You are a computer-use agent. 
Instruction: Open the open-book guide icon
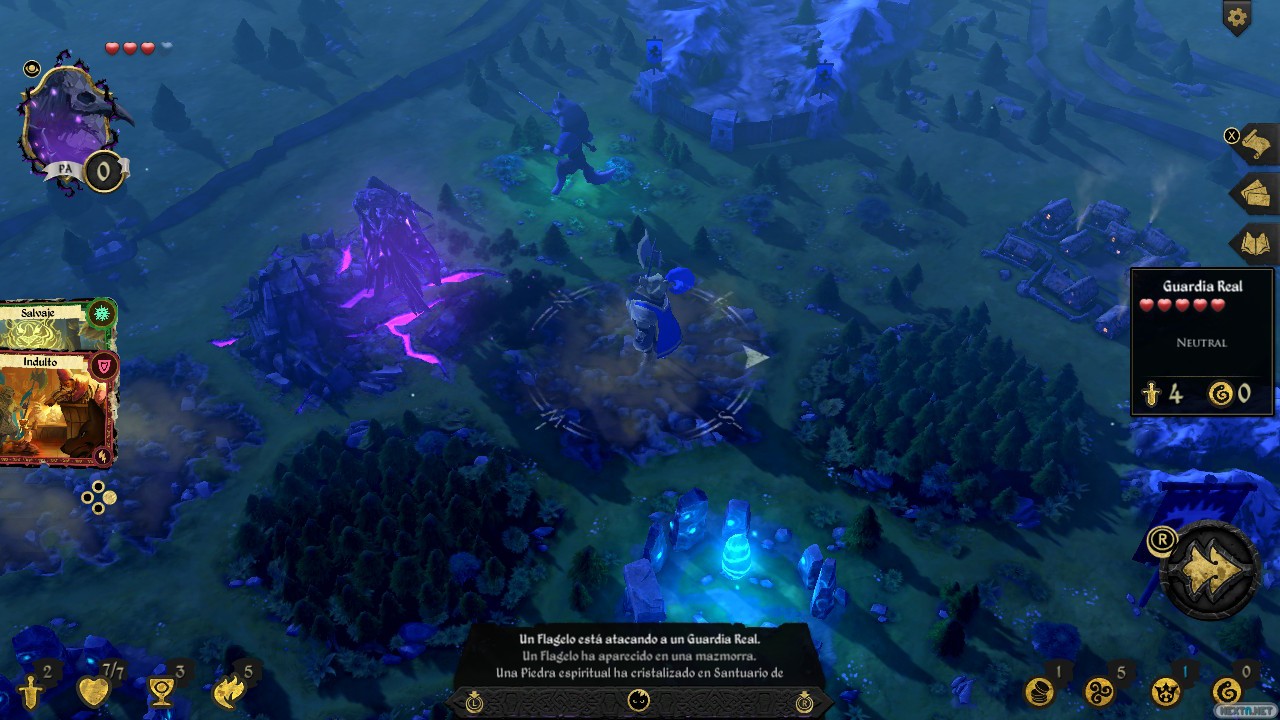[1255, 243]
